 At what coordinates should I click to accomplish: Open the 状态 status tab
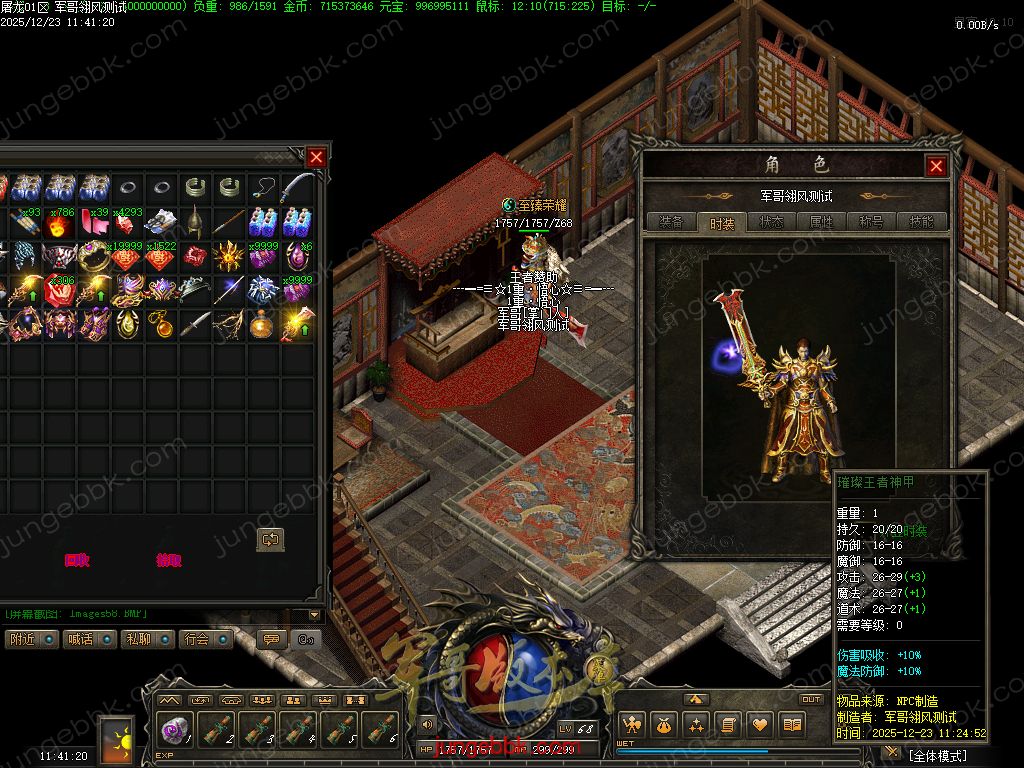coord(771,222)
